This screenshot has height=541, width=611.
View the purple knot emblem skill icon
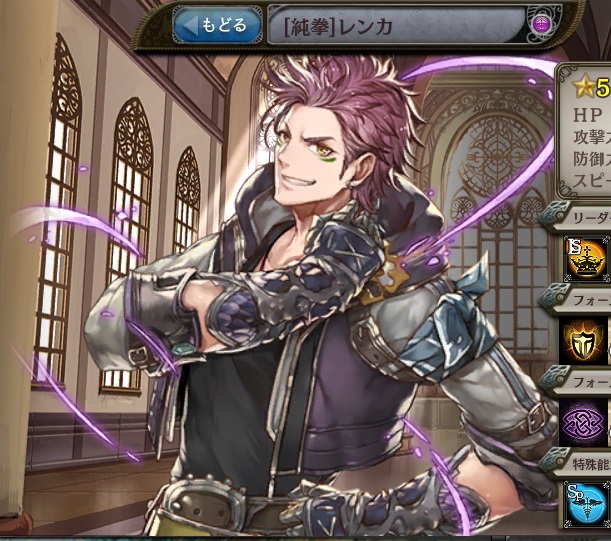tap(588, 420)
